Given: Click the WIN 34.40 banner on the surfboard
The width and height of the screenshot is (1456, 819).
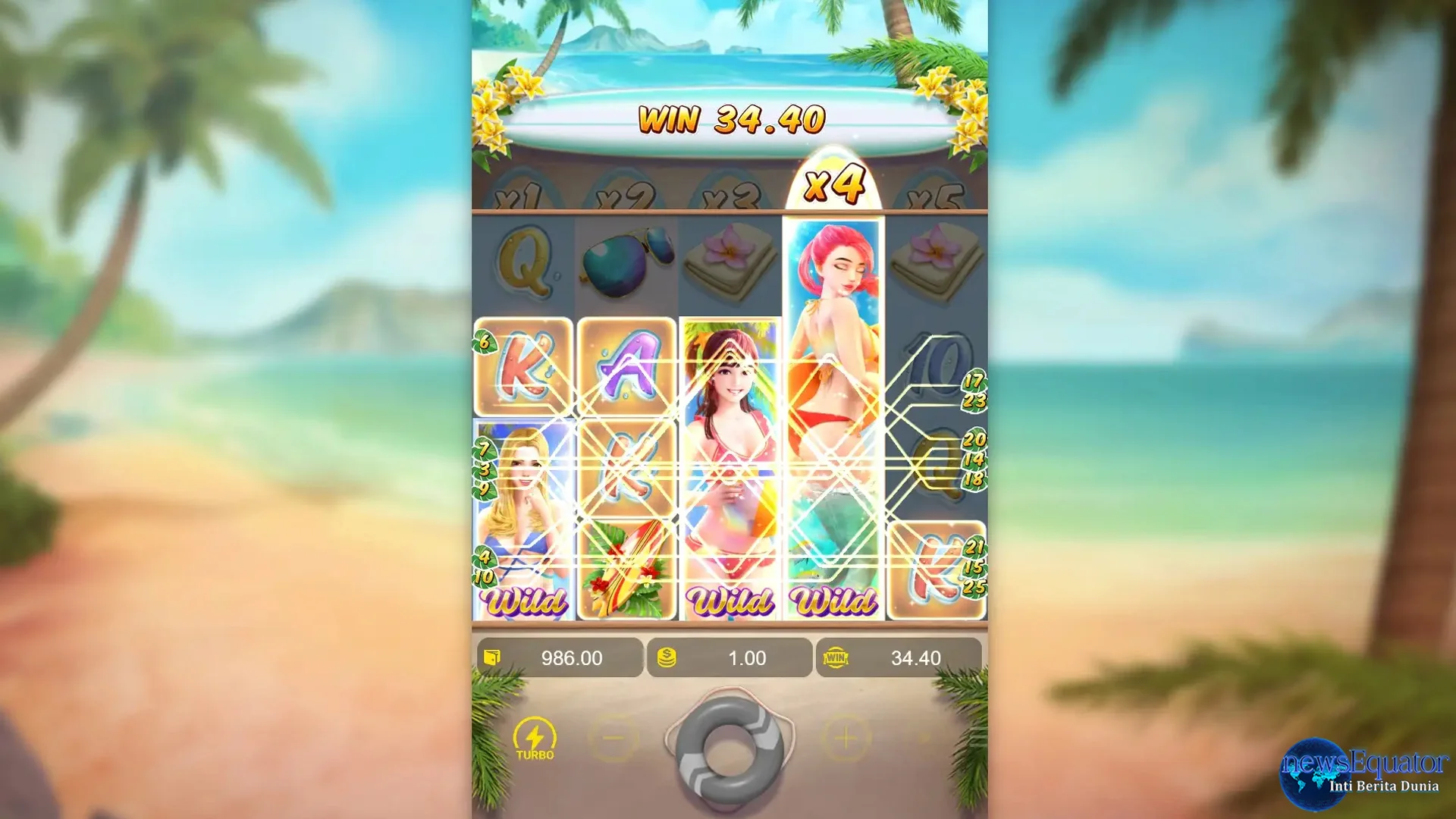Looking at the screenshot, I should pyautogui.click(x=733, y=120).
